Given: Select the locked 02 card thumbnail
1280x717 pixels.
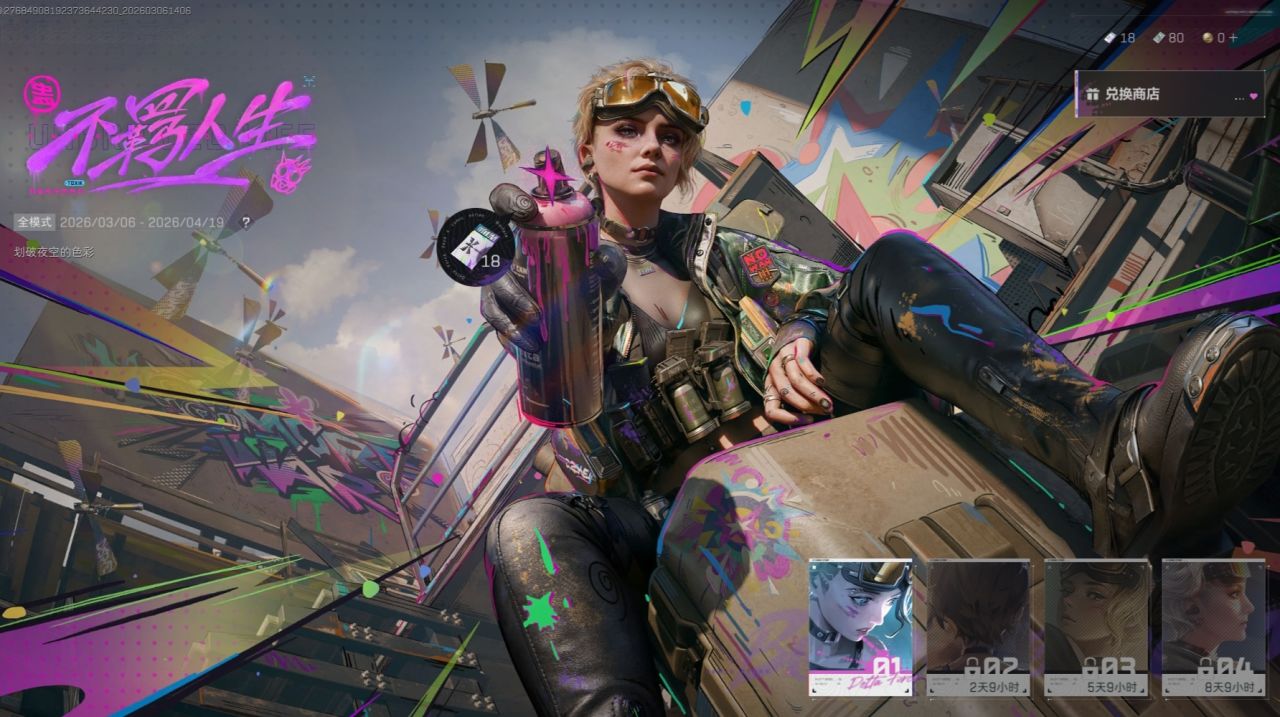Looking at the screenshot, I should pyautogui.click(x=978, y=627).
